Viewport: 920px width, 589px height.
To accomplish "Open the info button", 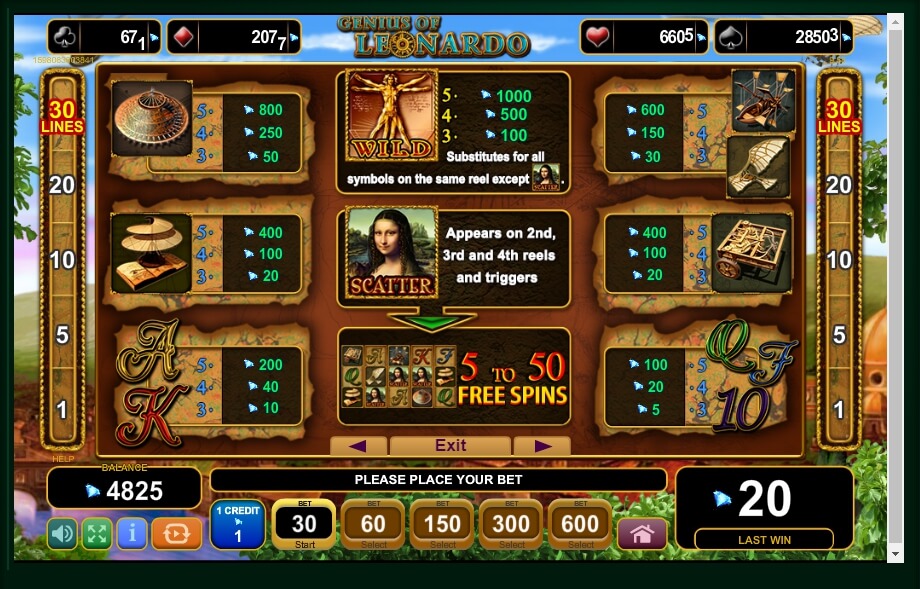I will click(x=131, y=534).
